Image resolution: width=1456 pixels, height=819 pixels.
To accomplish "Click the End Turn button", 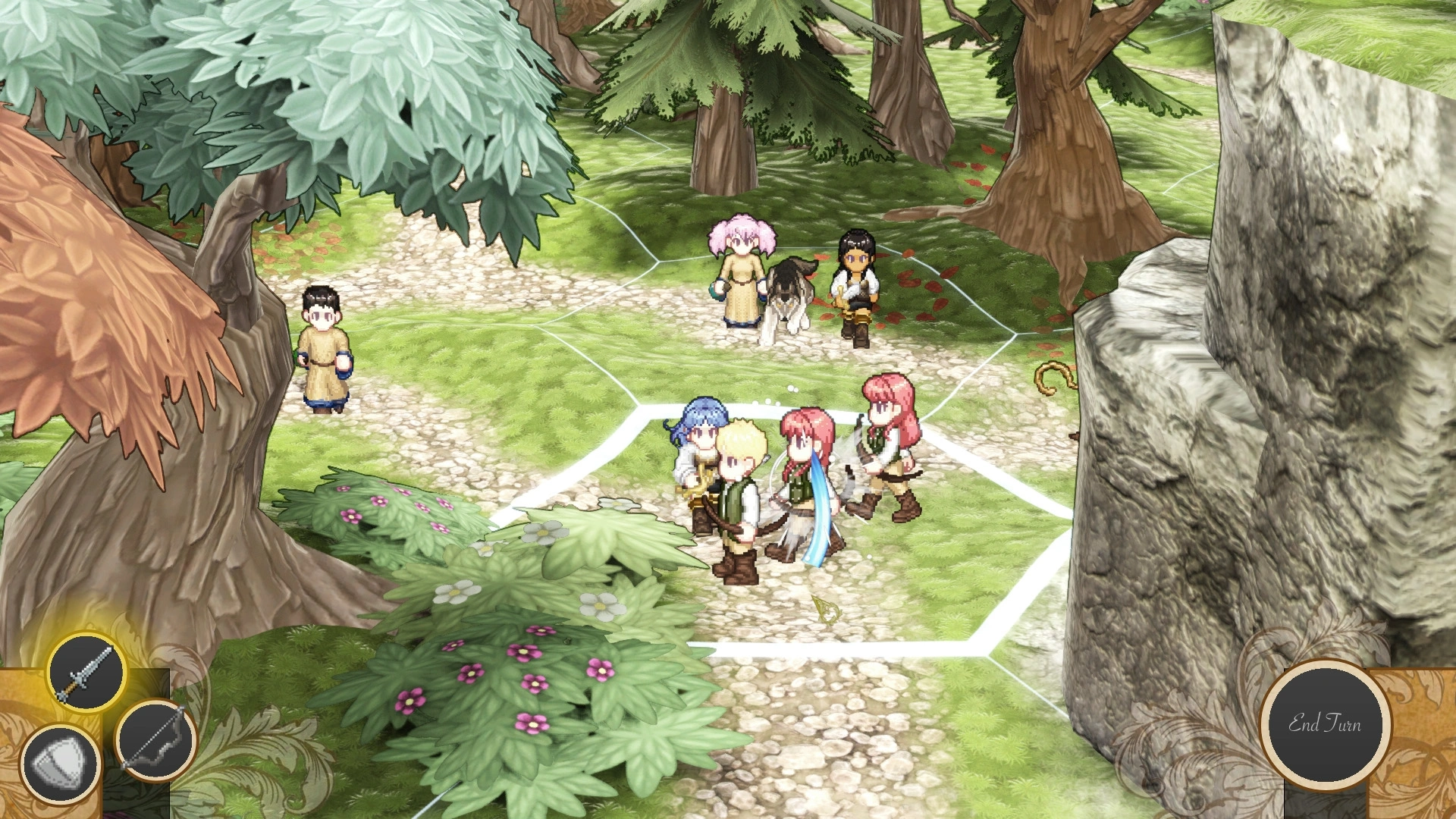I will [1325, 723].
